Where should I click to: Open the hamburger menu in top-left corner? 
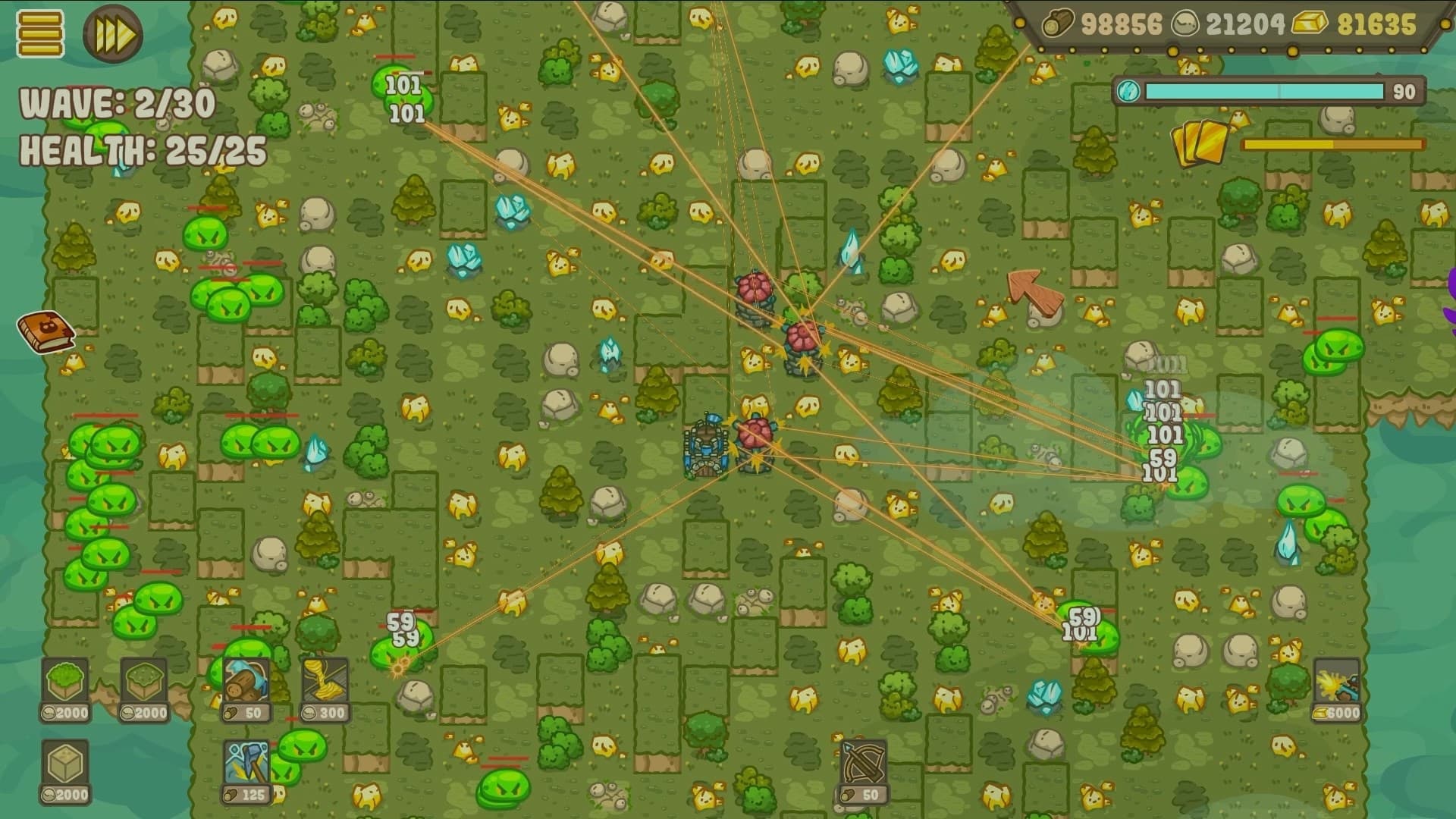(38, 32)
